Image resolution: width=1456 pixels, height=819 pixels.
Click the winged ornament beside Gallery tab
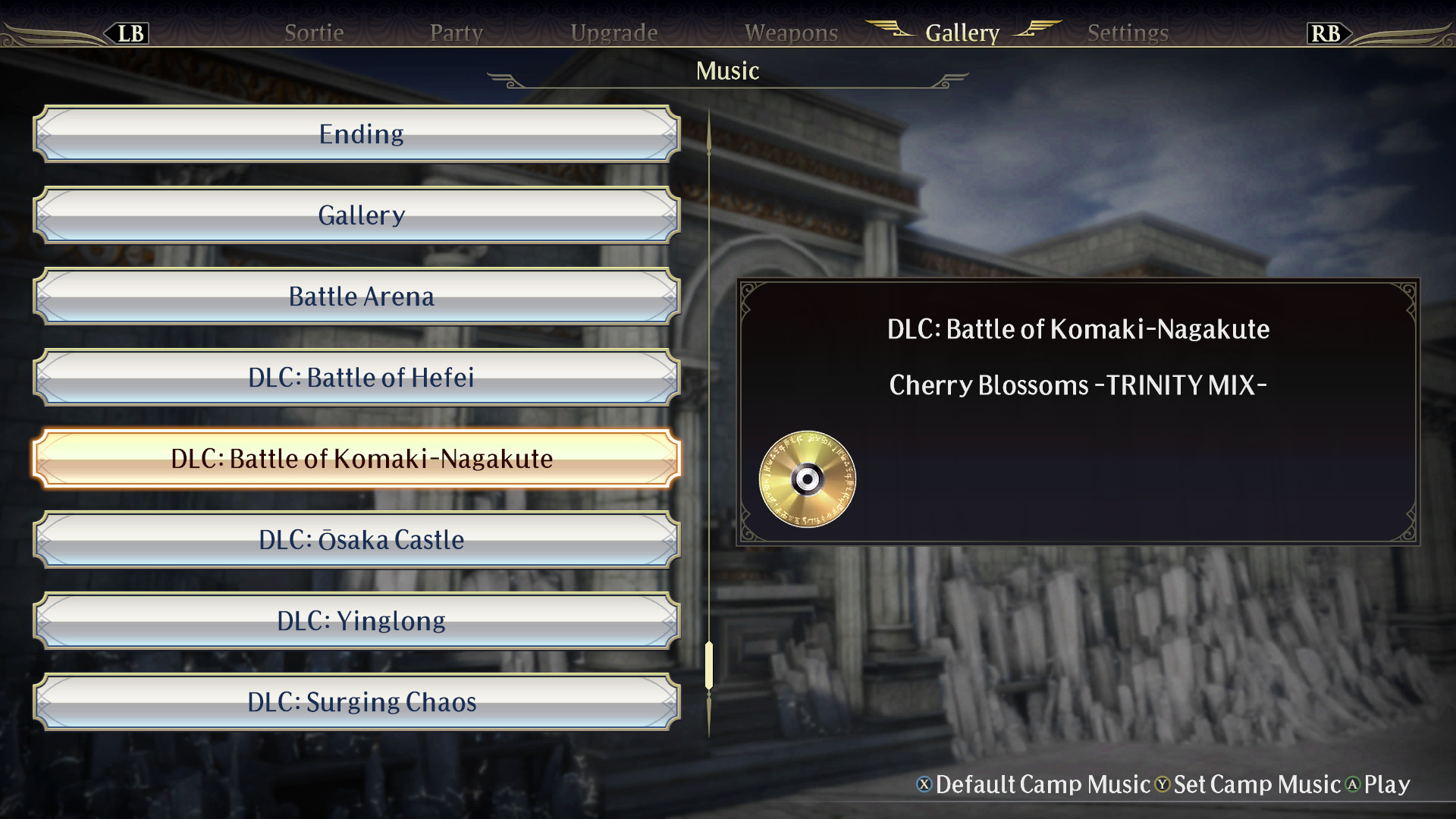891,30
